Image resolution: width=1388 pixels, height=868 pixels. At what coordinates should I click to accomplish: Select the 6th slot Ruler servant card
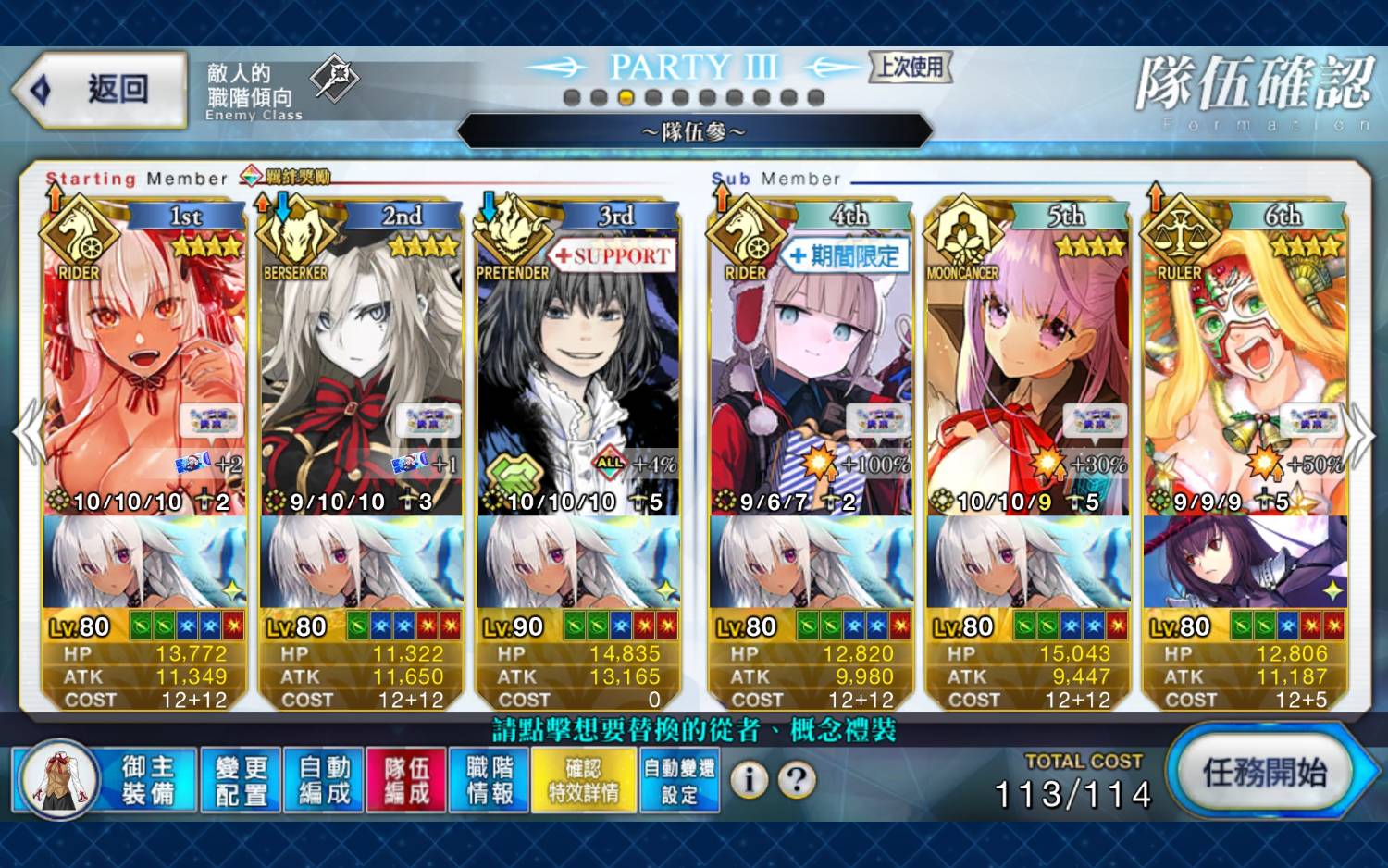point(1245,370)
